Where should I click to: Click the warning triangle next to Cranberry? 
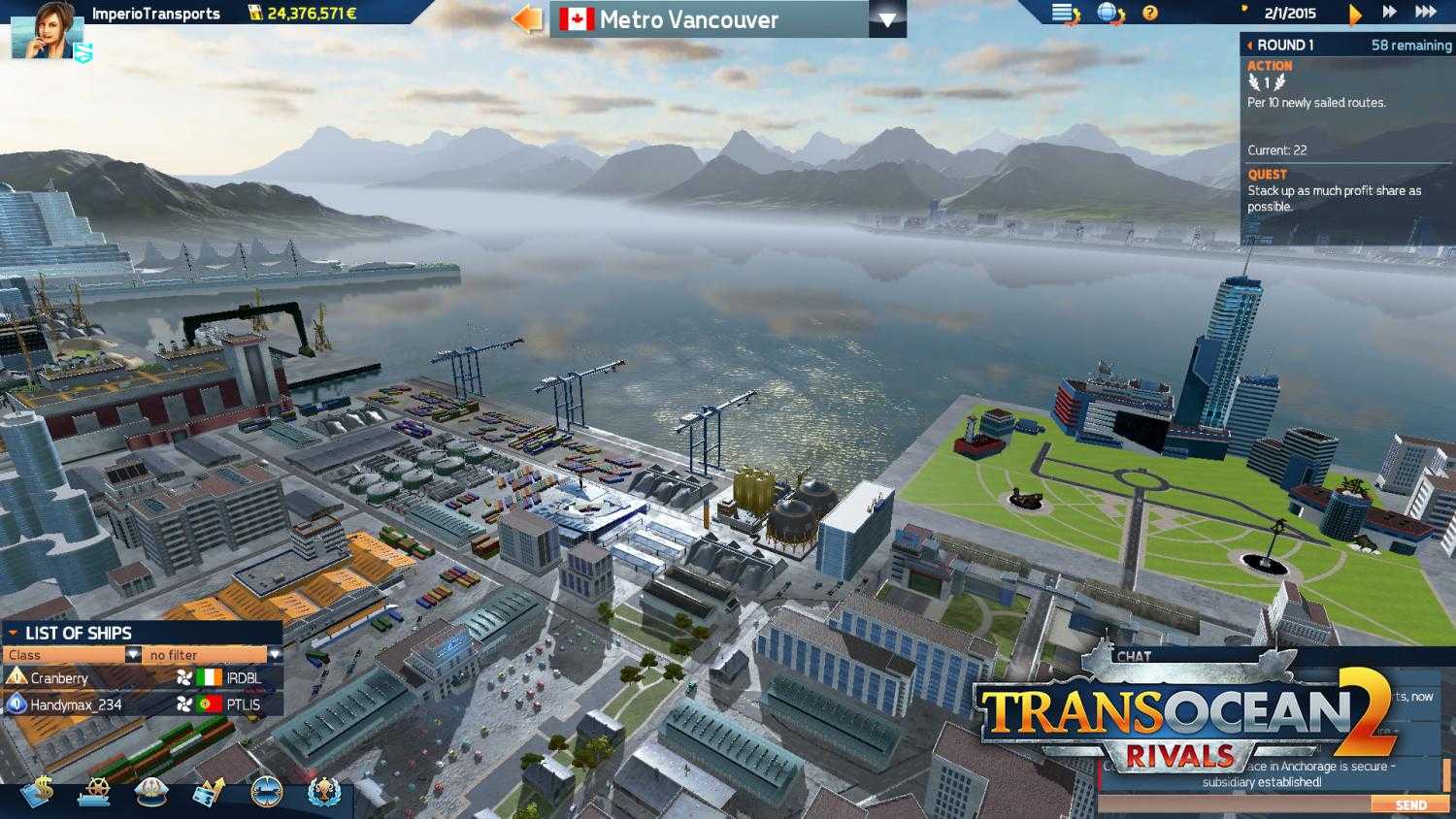tap(17, 678)
